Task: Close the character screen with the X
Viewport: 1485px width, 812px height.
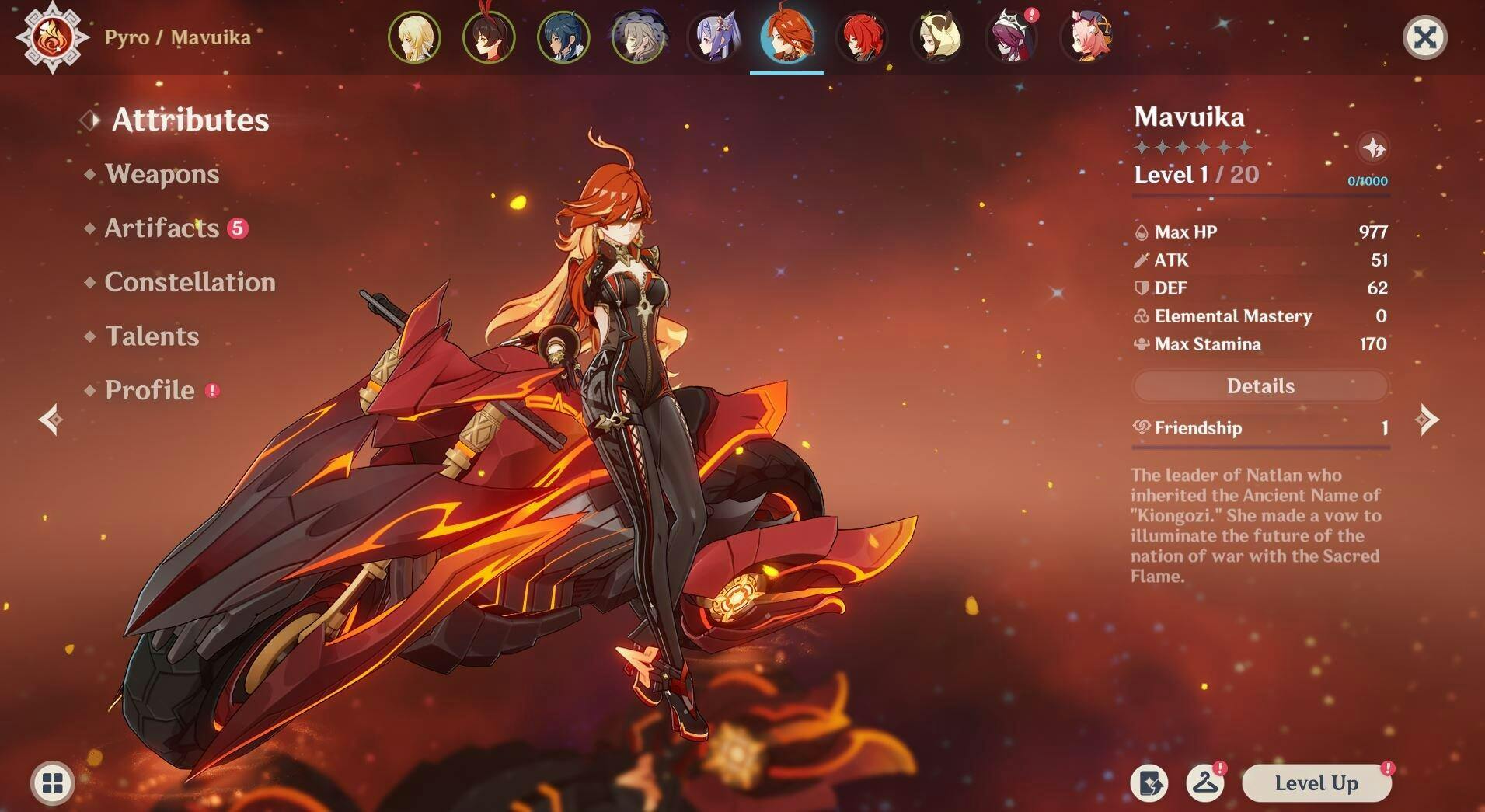Action: click(1424, 37)
